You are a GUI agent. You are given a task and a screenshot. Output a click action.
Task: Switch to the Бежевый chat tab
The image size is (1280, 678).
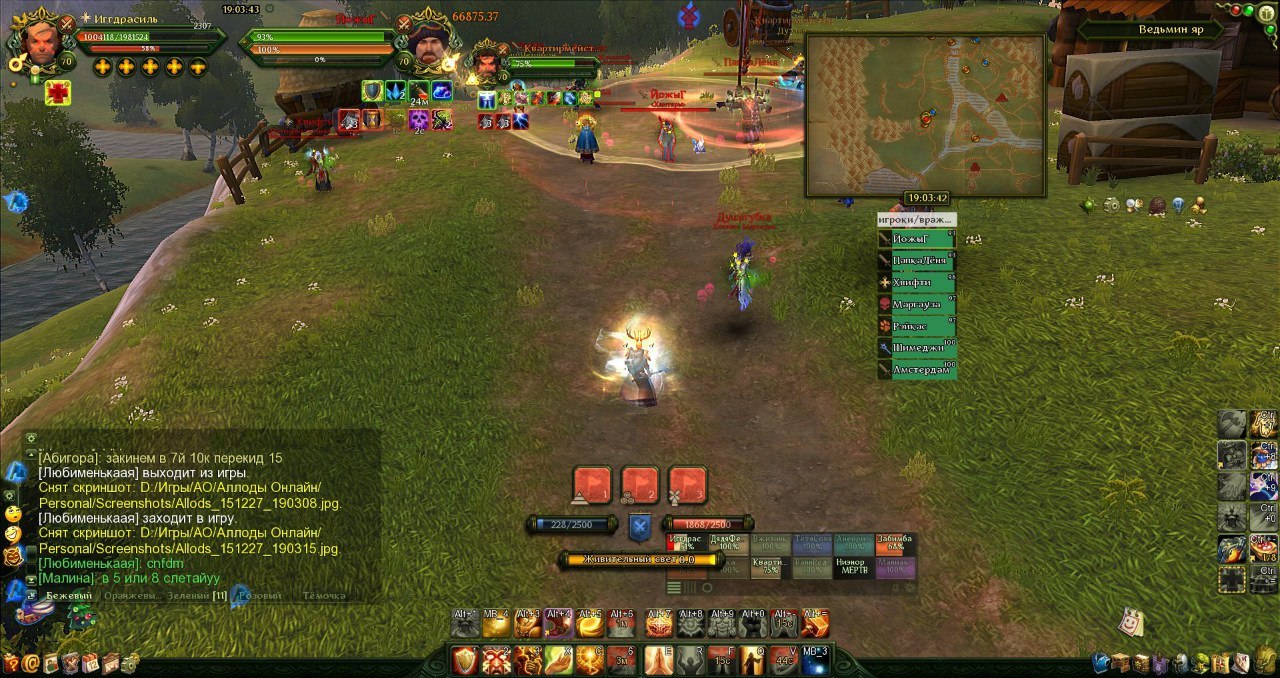pos(70,596)
